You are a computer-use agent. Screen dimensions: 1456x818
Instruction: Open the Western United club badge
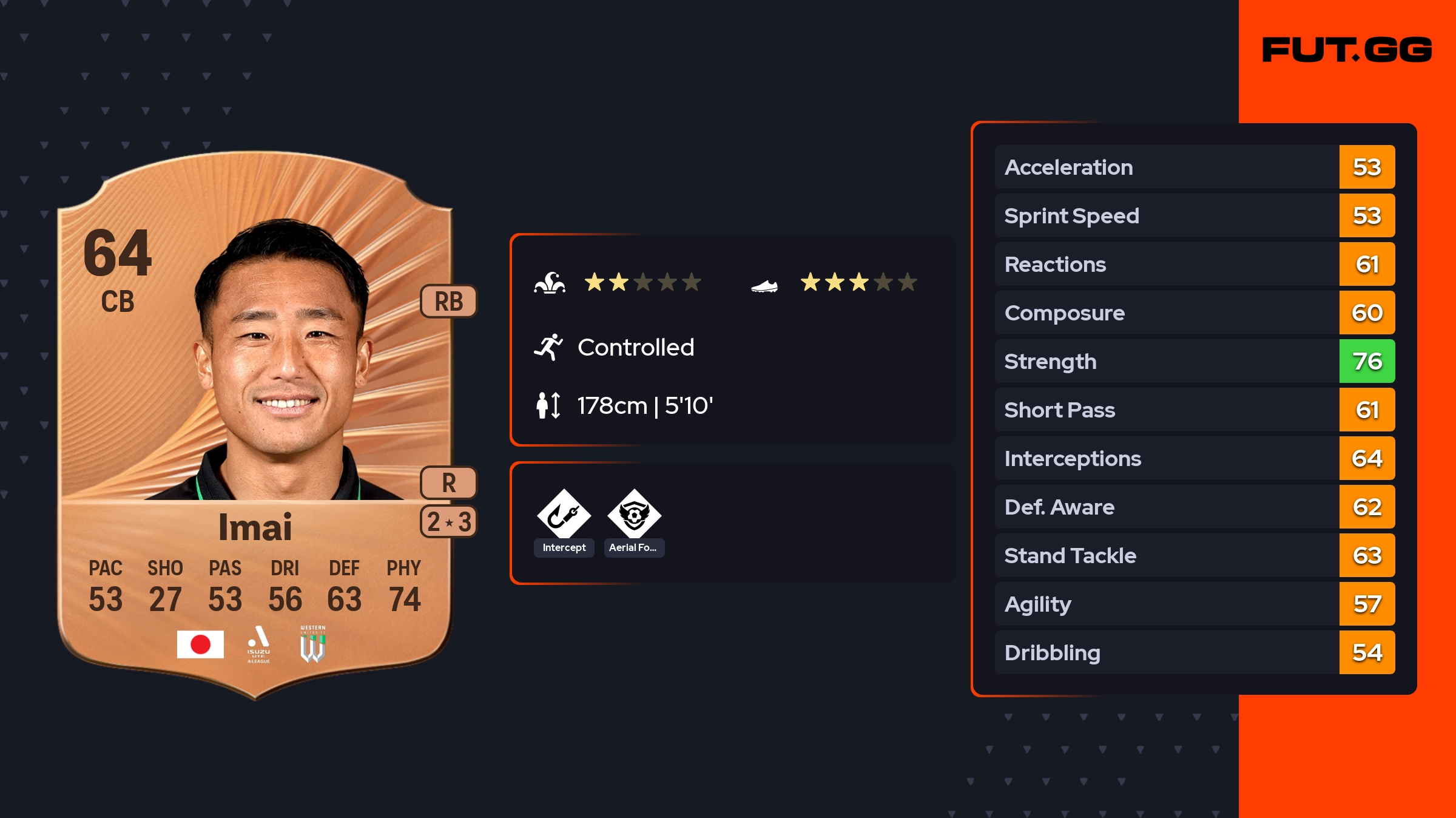click(x=312, y=644)
